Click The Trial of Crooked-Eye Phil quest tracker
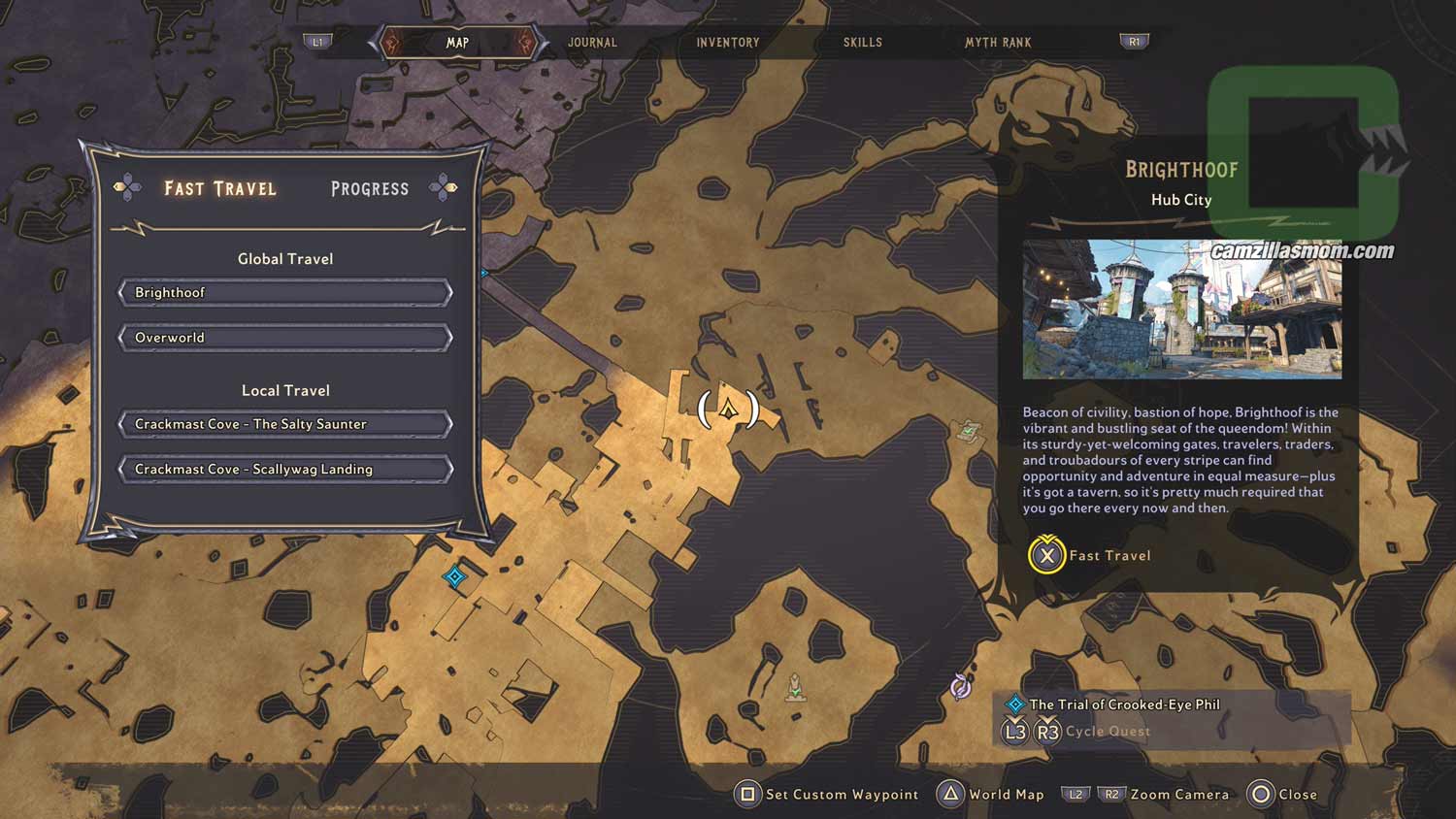The width and height of the screenshot is (1456, 819). 1124,704
